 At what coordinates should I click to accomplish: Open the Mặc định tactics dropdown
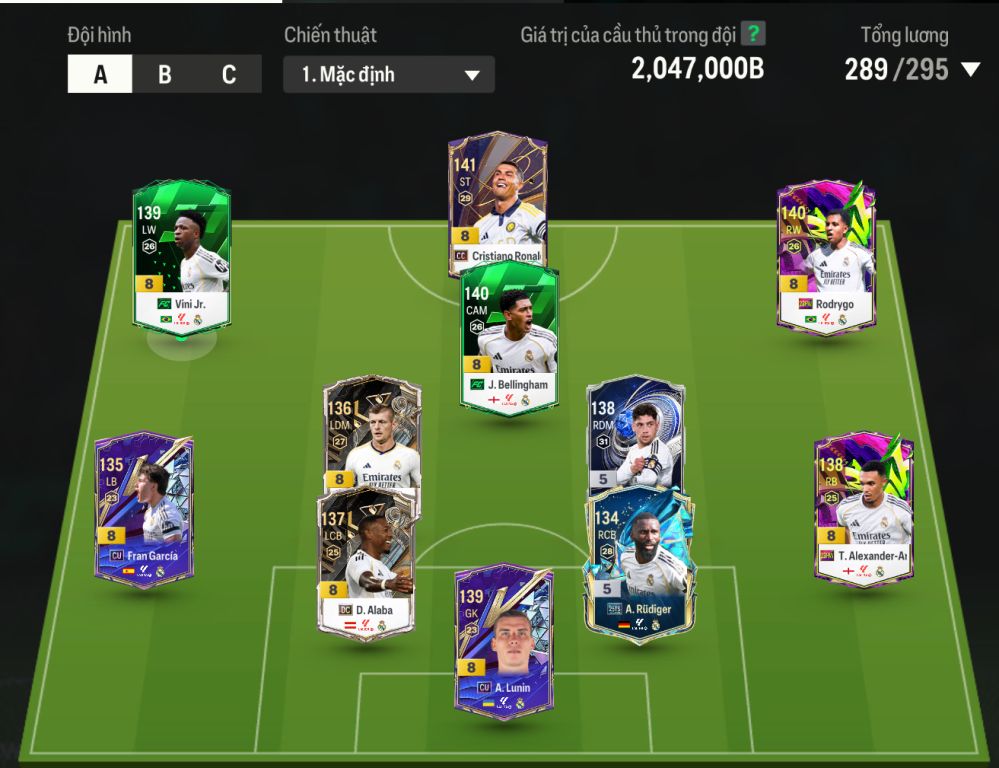coord(389,75)
